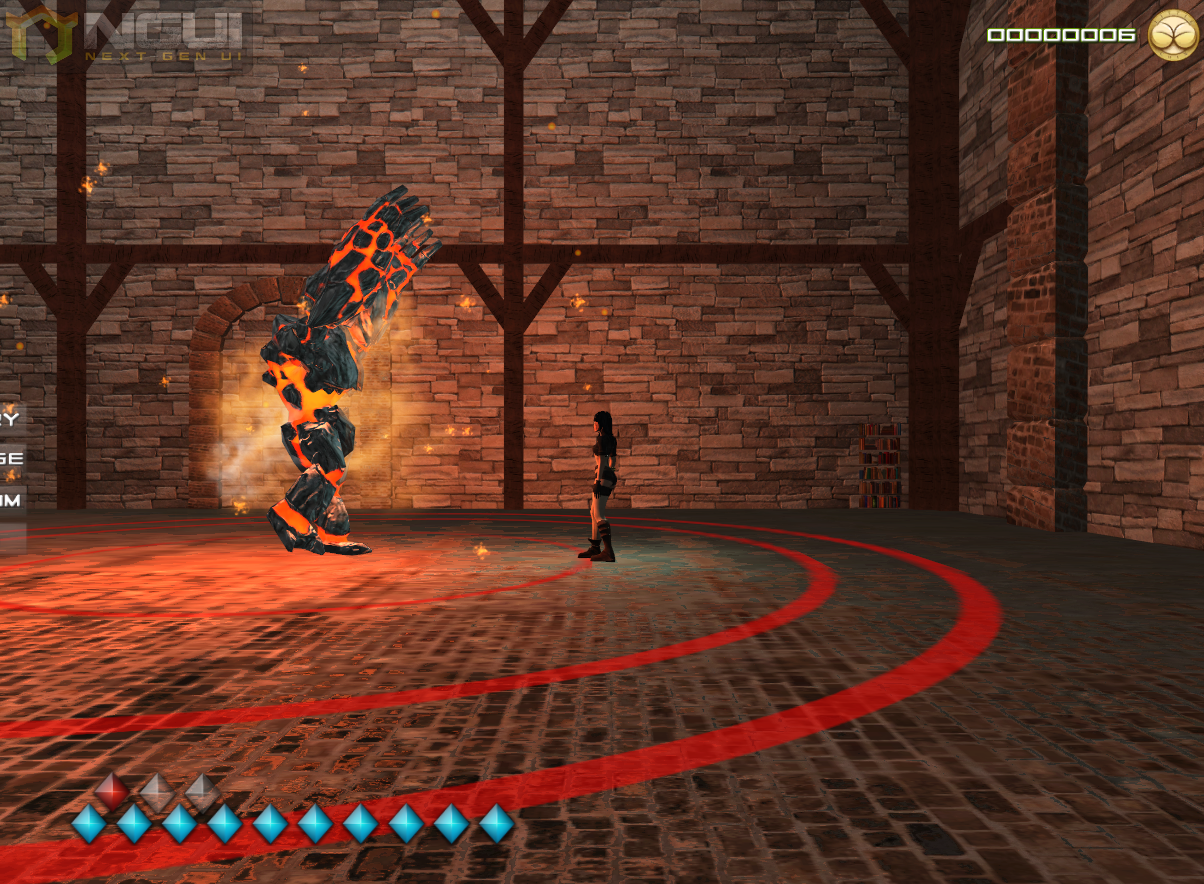
Task: Click the NGUI Next-Gen UI logo
Action: click(x=128, y=36)
